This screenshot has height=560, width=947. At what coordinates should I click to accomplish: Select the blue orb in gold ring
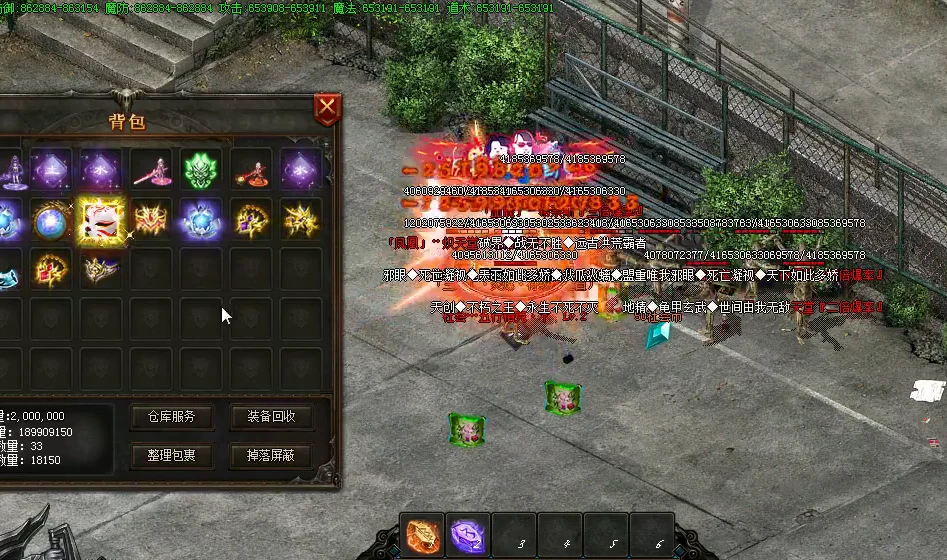[x=51, y=219]
